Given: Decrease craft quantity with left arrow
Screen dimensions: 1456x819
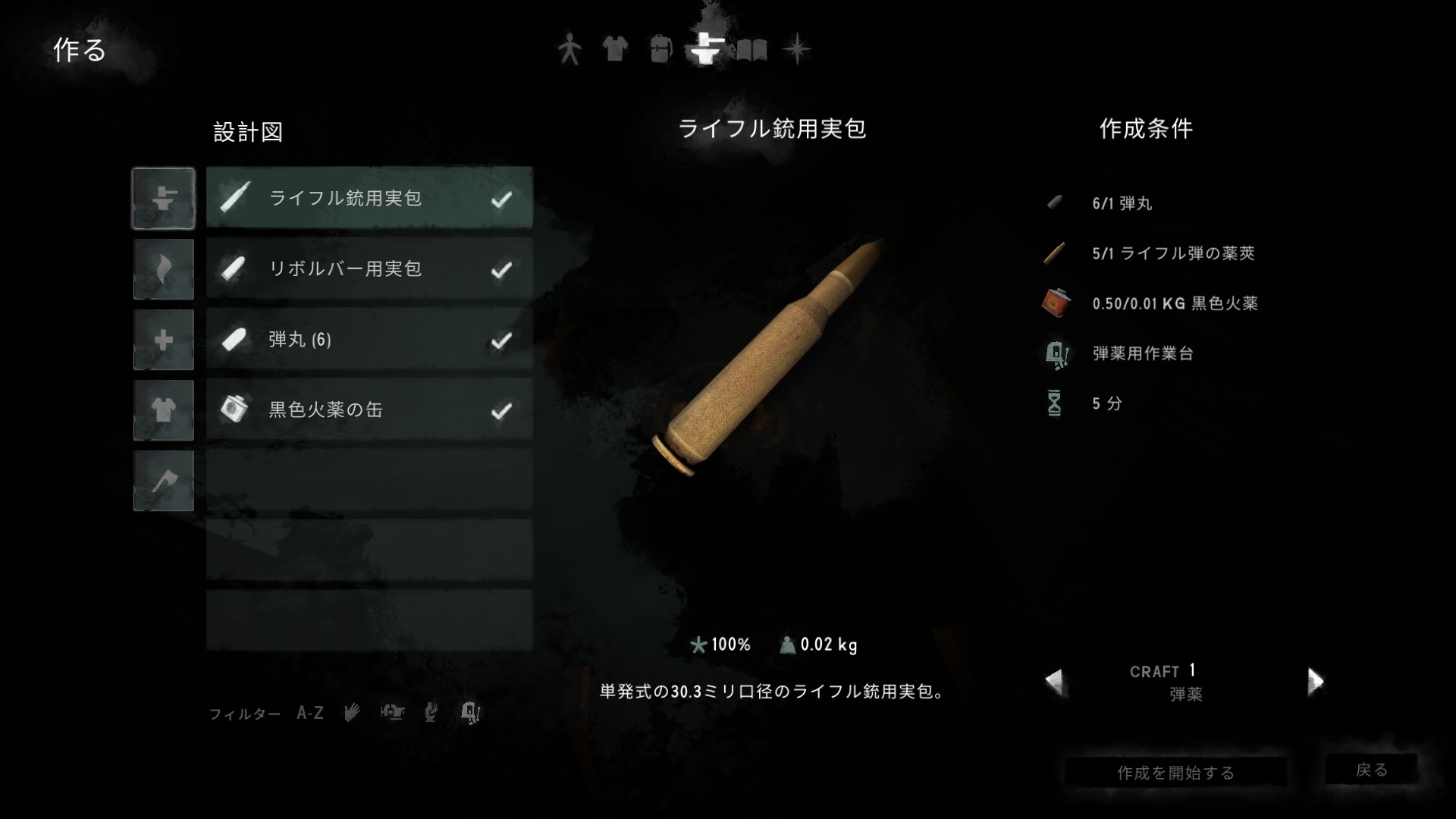Looking at the screenshot, I should tap(1055, 681).
